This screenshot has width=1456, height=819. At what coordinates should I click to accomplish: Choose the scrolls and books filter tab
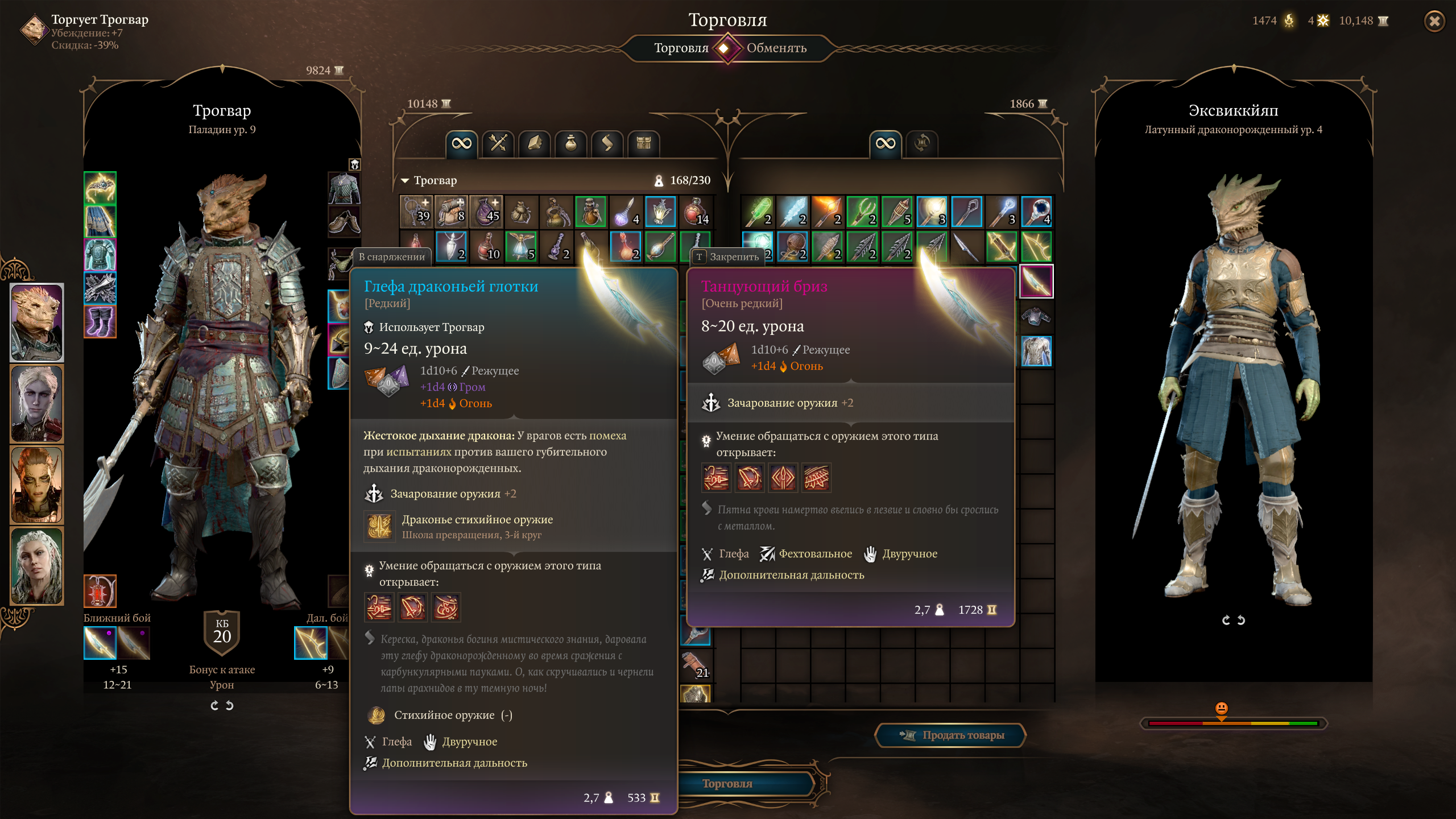pyautogui.click(x=534, y=143)
